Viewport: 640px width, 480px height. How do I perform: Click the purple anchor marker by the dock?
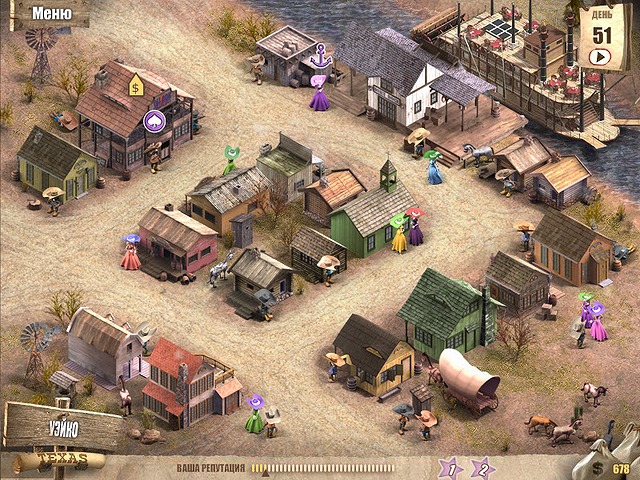(x=320, y=59)
